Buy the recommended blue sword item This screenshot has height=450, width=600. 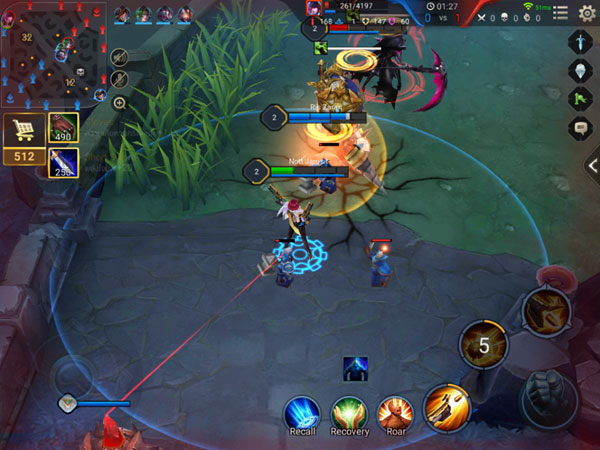63,163
